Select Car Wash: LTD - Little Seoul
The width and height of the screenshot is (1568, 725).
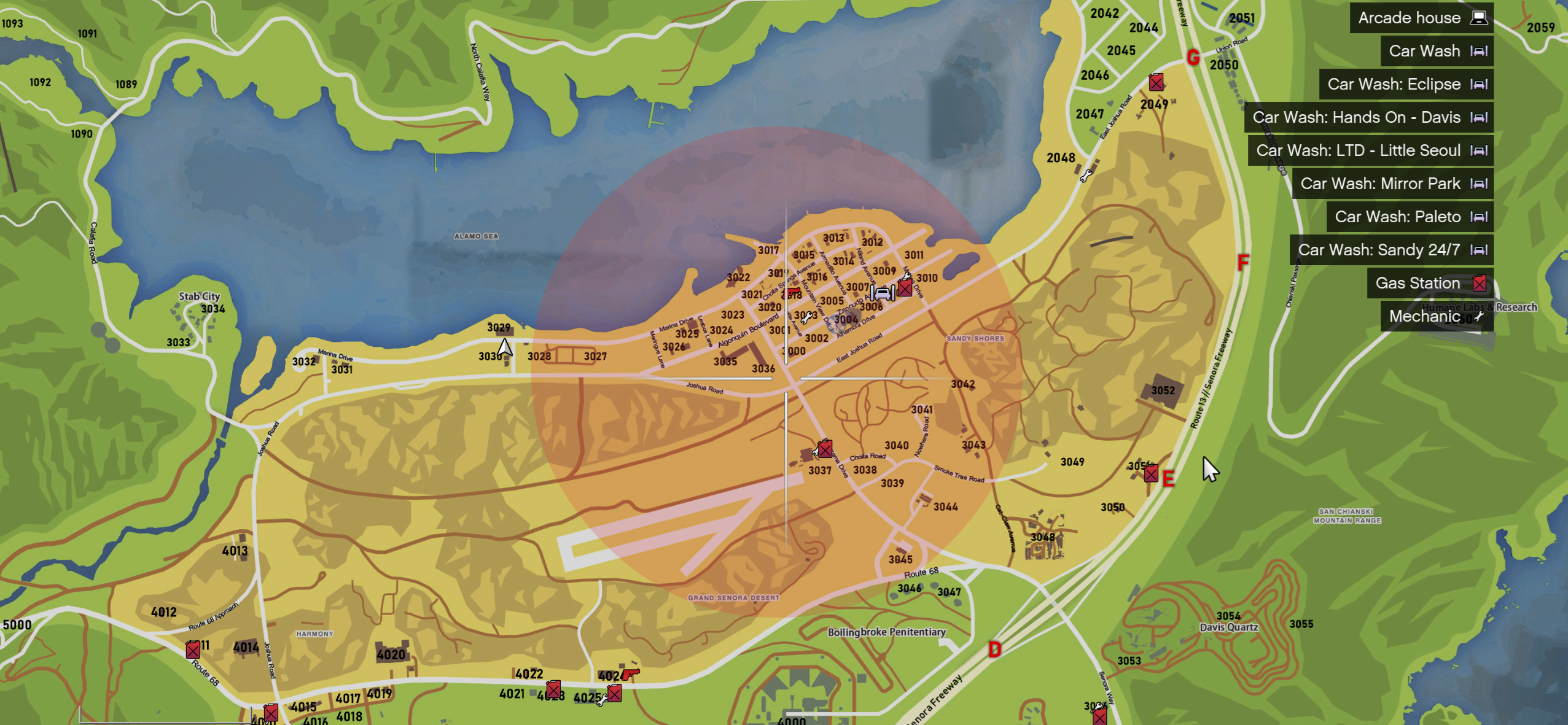pos(1370,150)
